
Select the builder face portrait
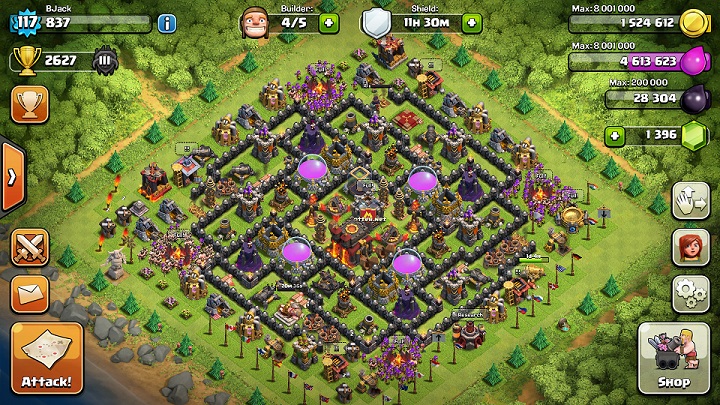click(257, 22)
